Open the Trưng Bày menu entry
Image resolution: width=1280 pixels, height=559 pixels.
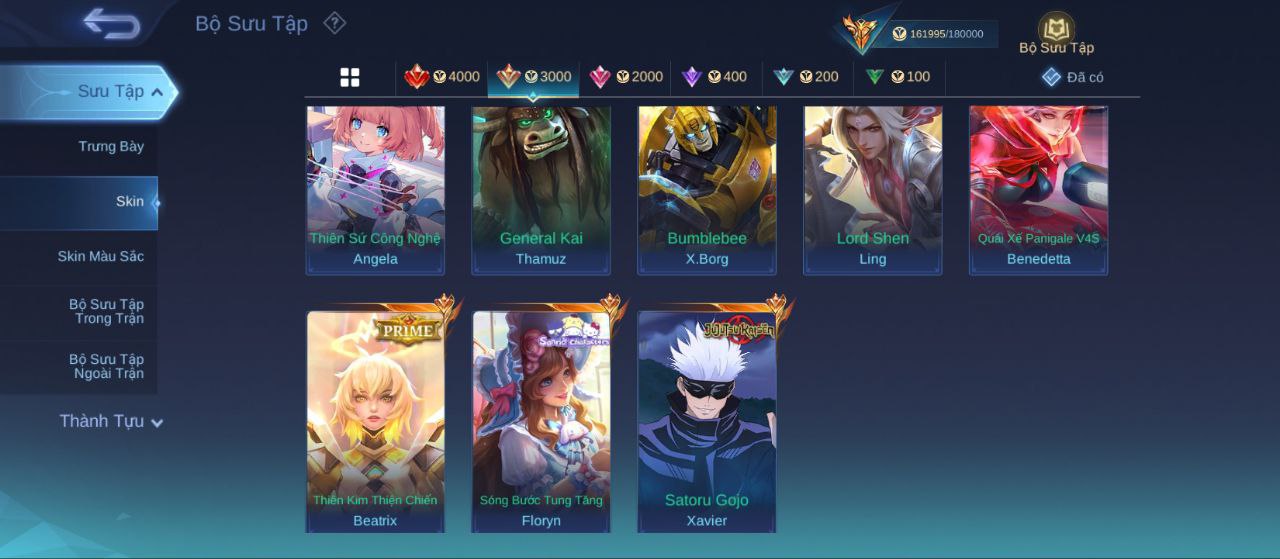coord(111,147)
